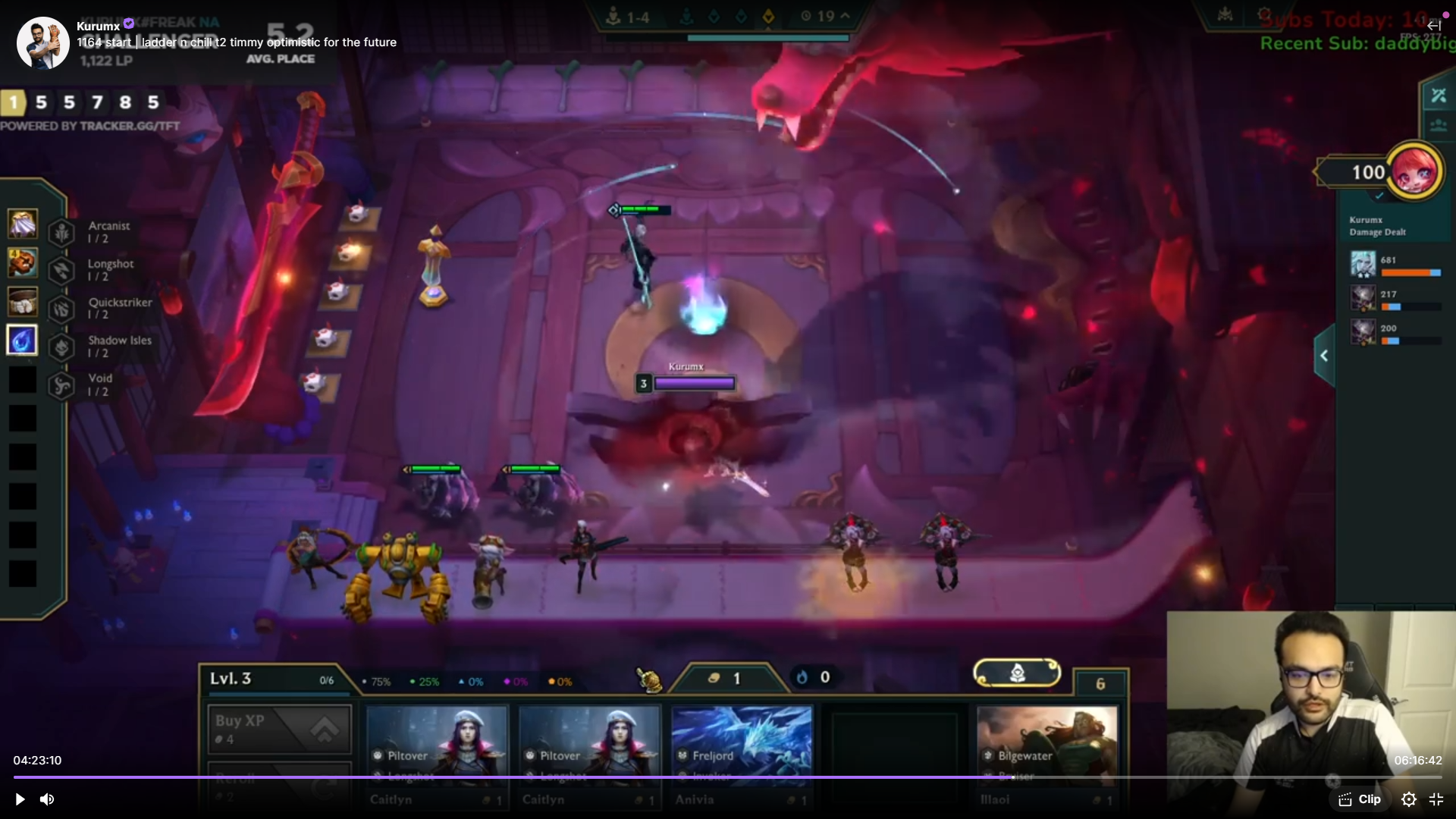1456x819 pixels.
Task: Buy Anivia from the shop
Action: click(742, 755)
